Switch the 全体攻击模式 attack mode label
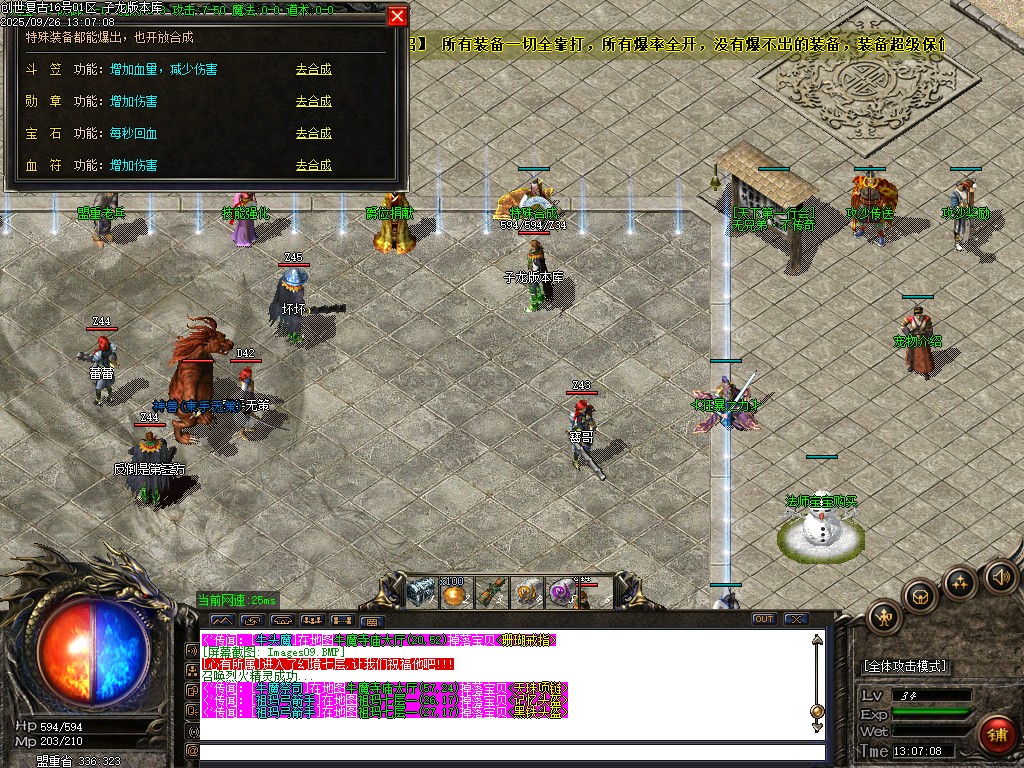Viewport: 1024px width, 768px height. pos(905,666)
